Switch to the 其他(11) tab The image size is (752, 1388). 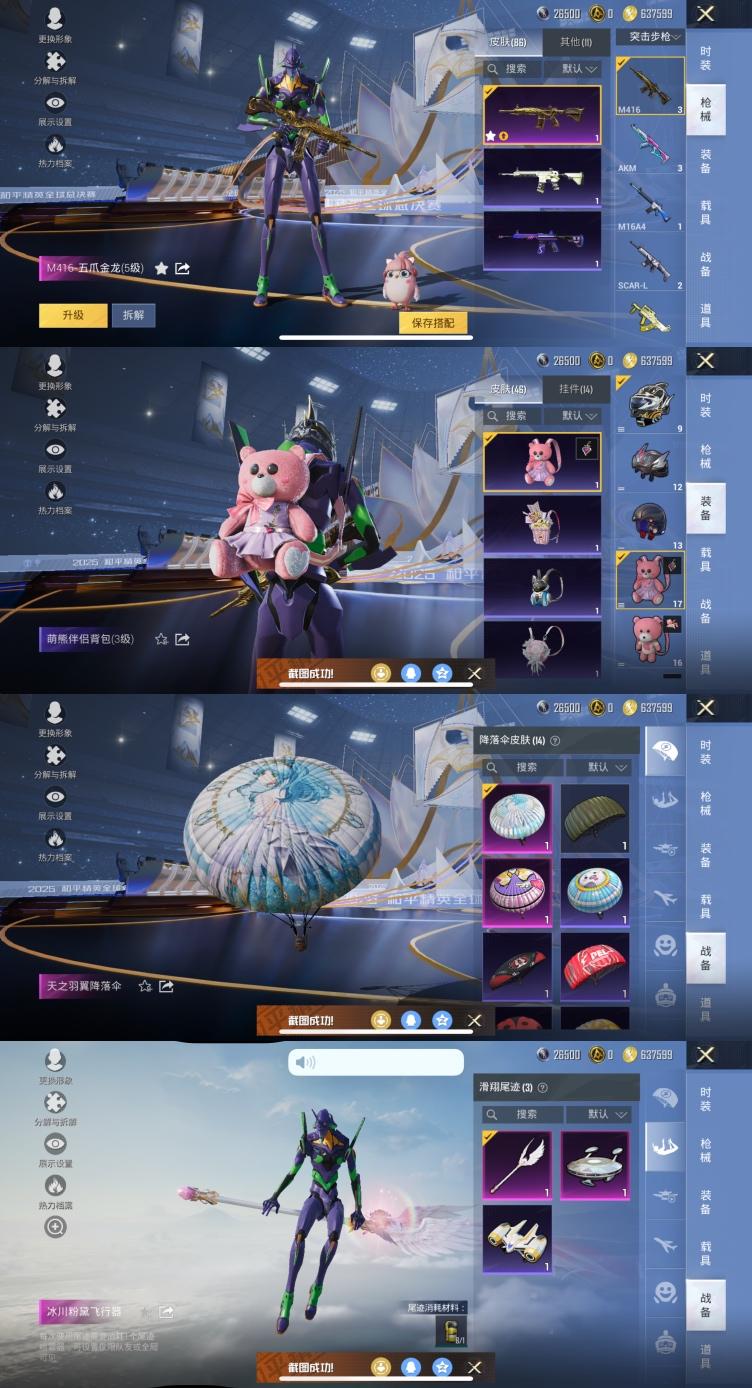tap(575, 42)
